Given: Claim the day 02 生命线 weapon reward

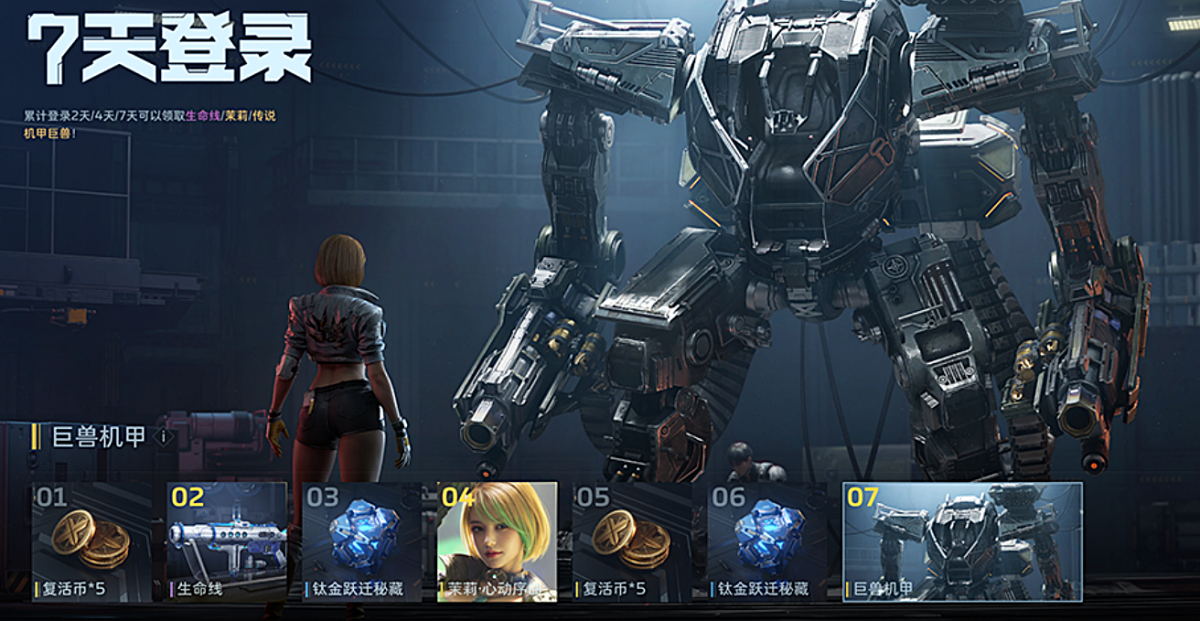Looking at the screenshot, I should [x=227, y=542].
